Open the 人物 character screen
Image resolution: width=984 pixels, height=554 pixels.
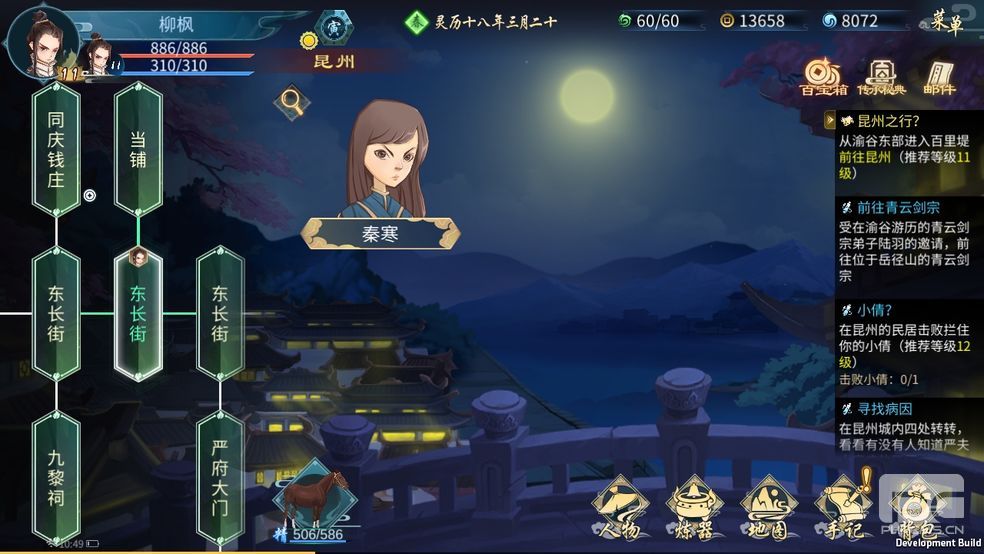point(620,505)
